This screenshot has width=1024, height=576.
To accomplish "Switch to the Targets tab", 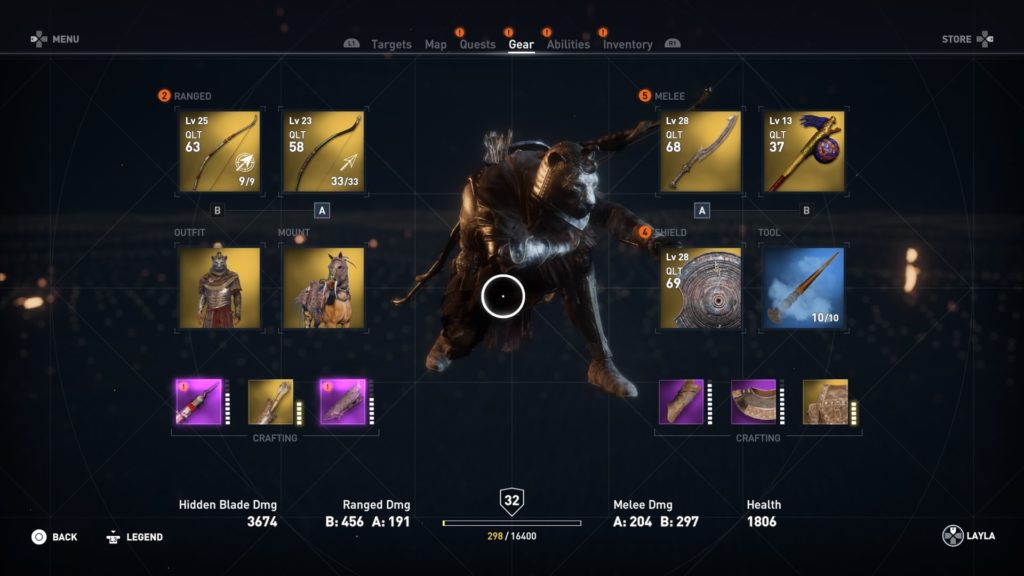I will tap(391, 44).
